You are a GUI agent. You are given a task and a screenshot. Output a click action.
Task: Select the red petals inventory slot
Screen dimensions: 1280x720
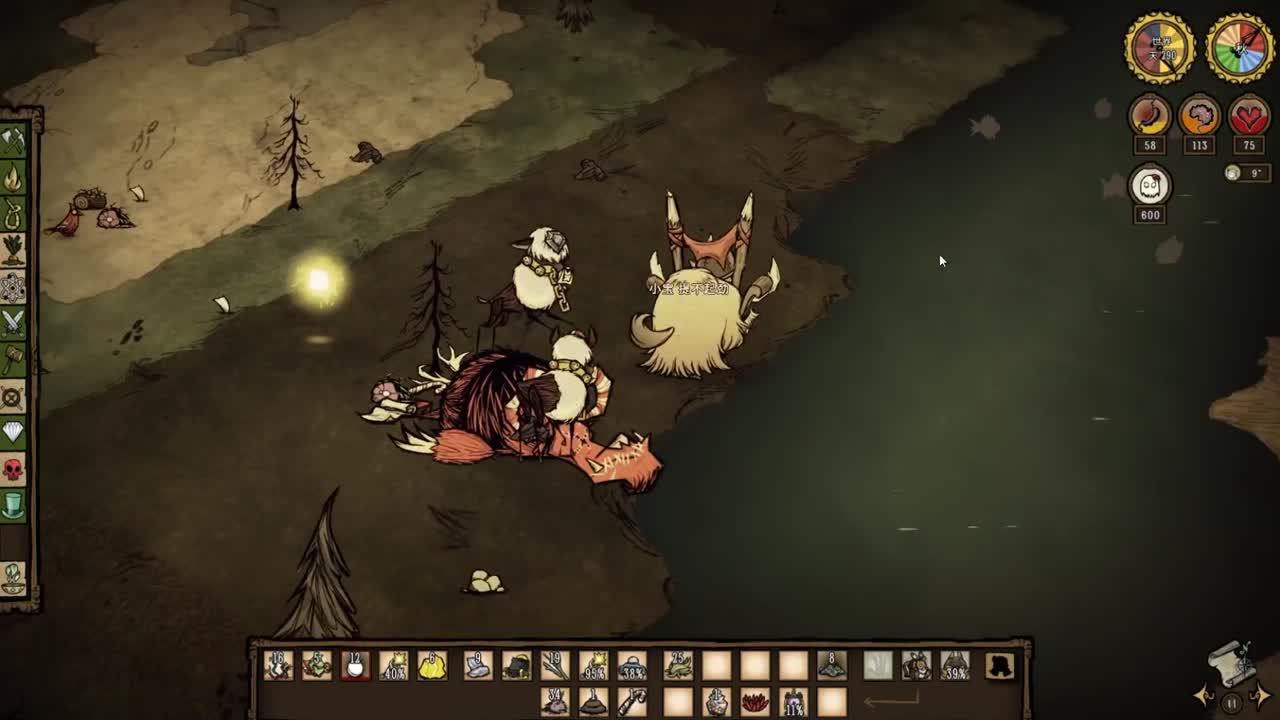click(755, 702)
